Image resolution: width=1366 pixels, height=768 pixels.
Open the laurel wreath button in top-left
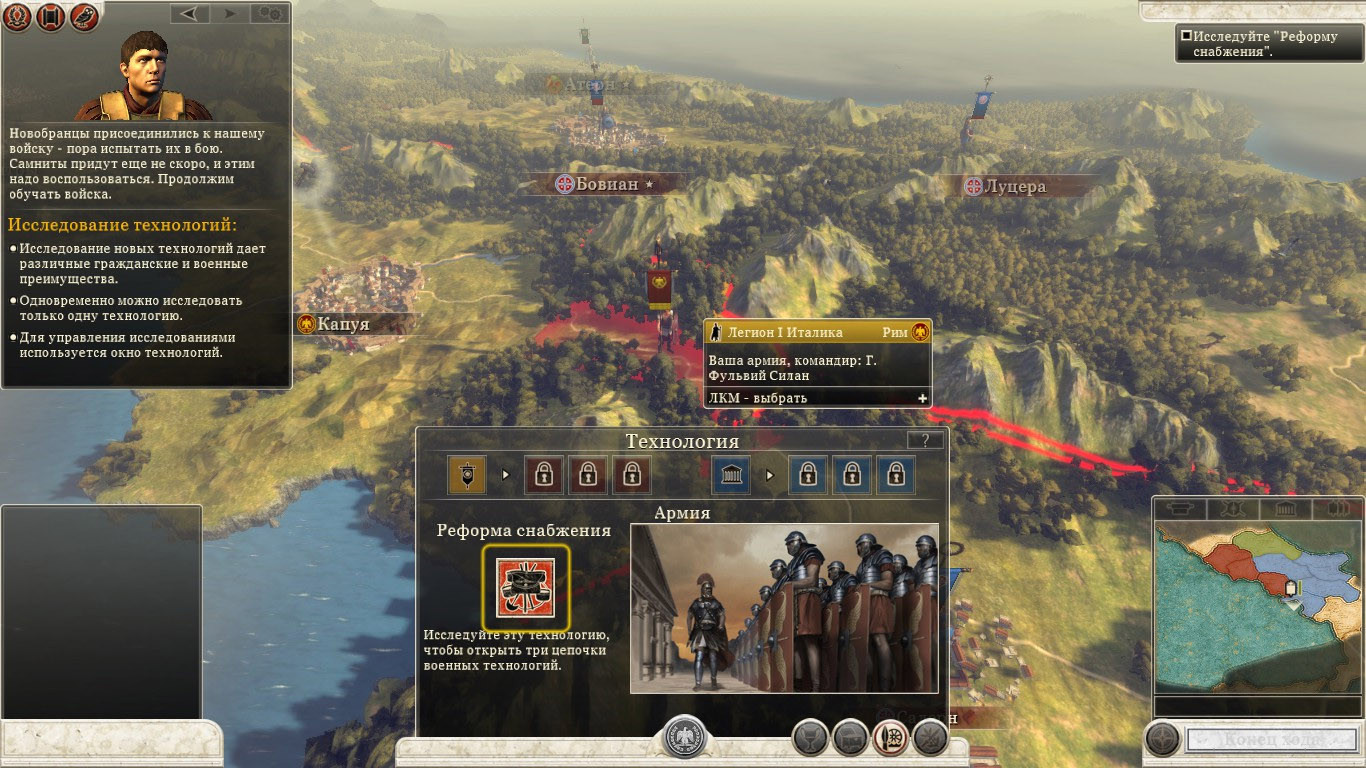click(17, 17)
